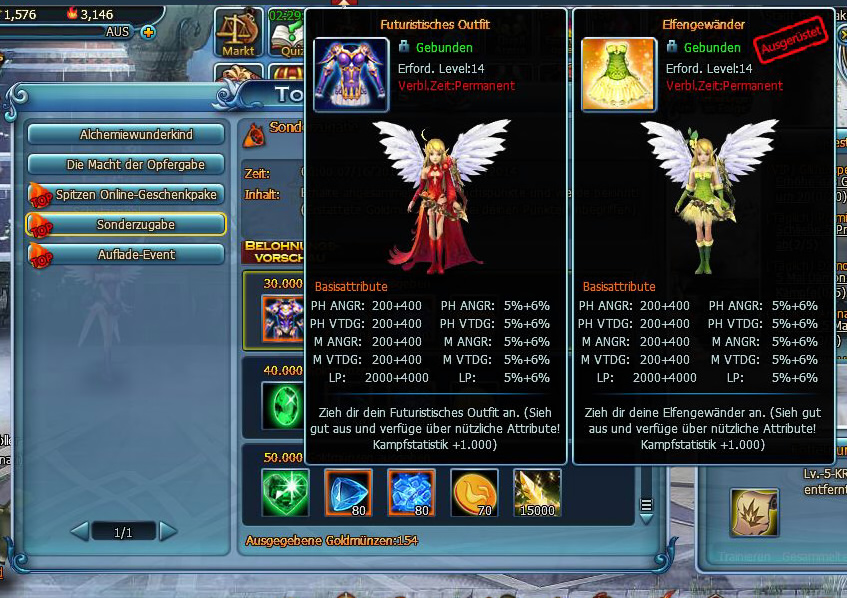Open the Alchemiewunderkind event

[x=126, y=134]
